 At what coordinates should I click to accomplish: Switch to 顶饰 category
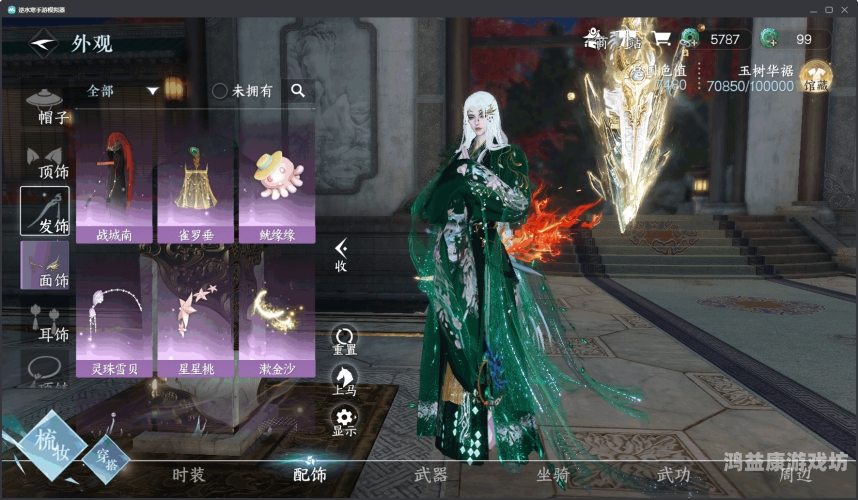click(46, 162)
